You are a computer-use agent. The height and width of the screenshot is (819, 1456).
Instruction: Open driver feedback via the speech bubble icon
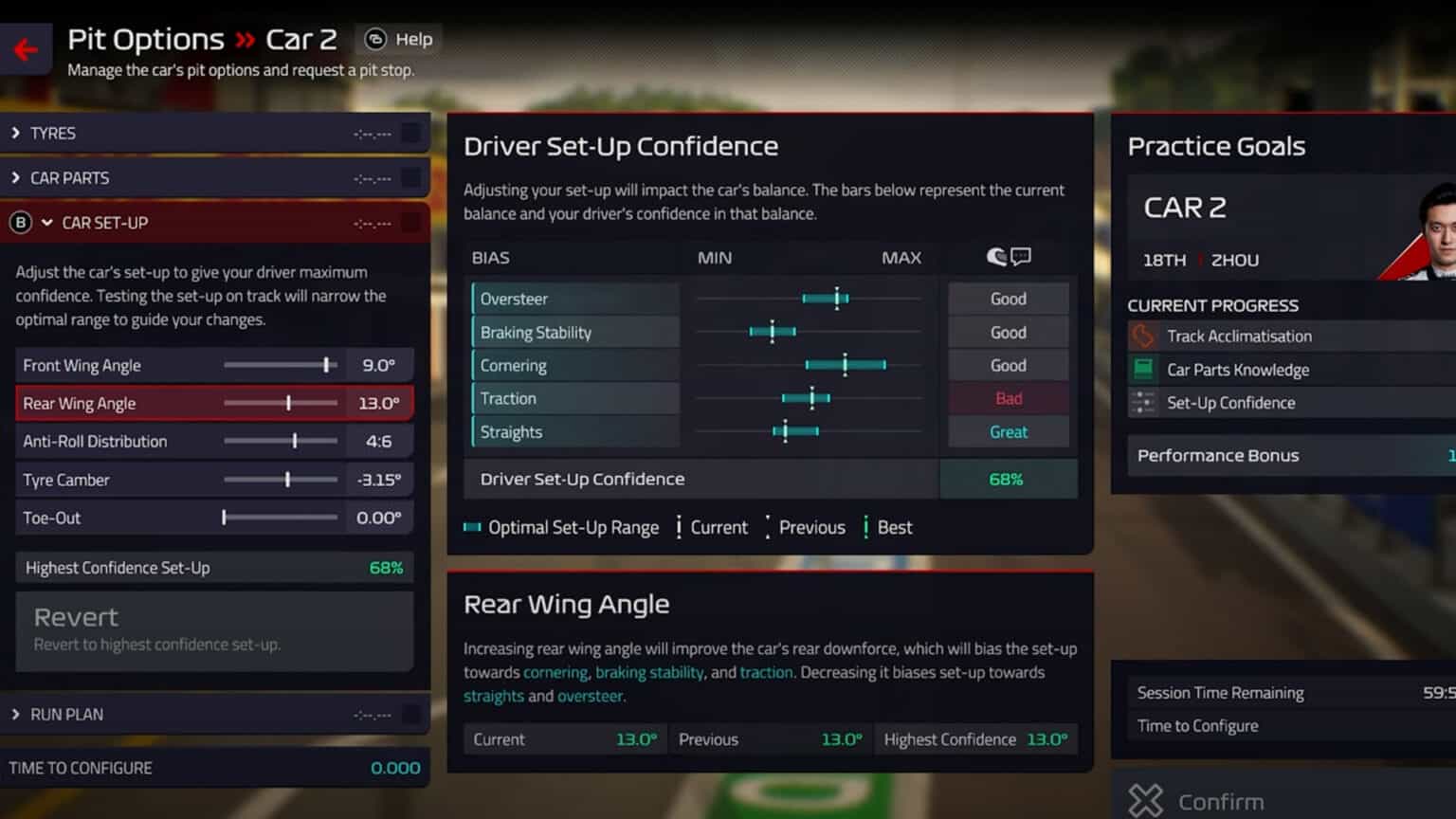point(1021,255)
